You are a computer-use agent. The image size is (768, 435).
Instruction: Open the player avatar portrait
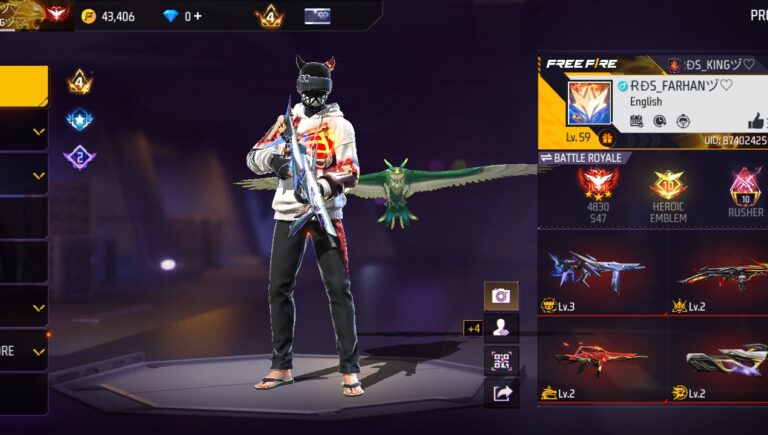pyautogui.click(x=588, y=103)
